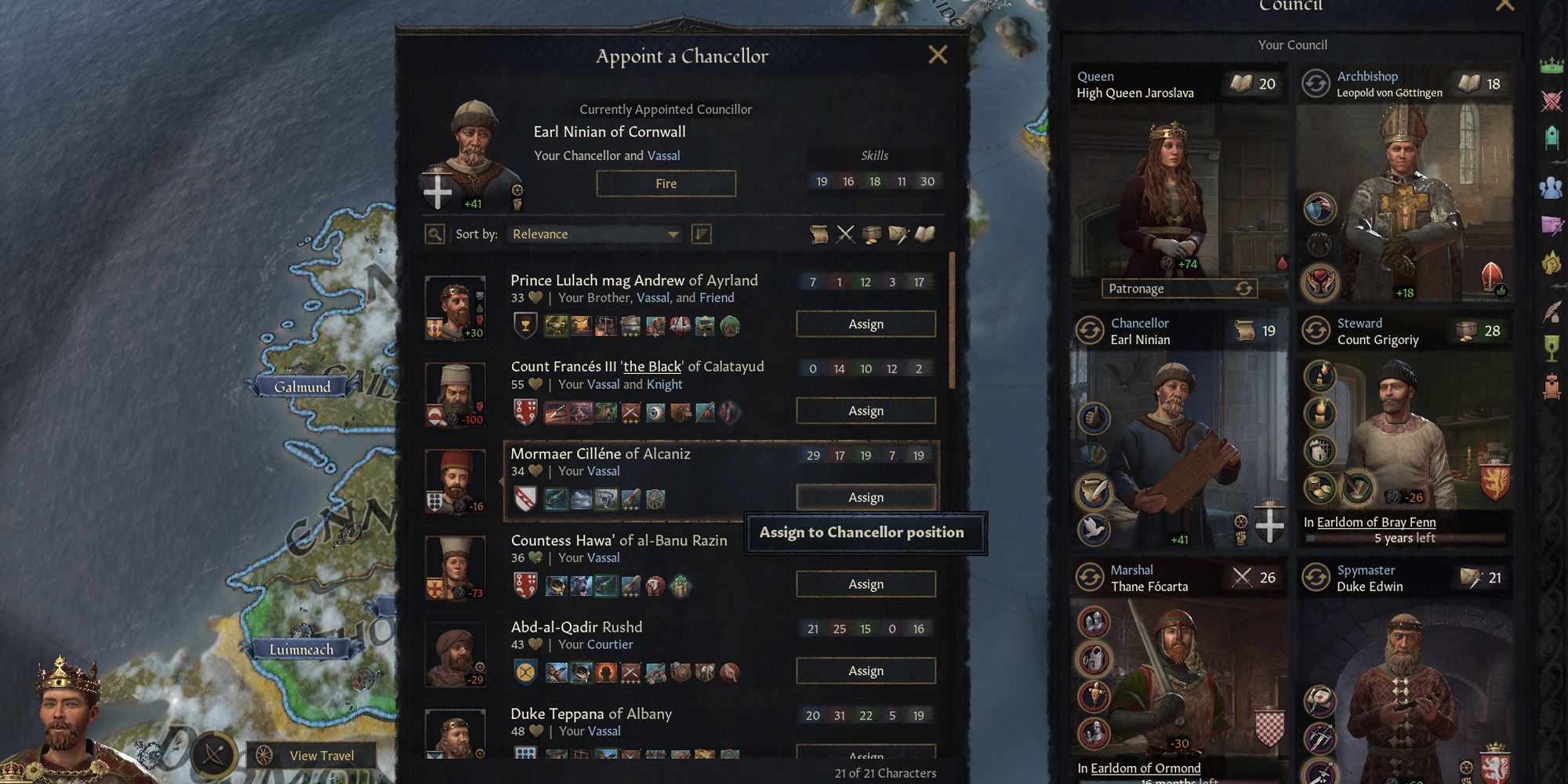
Task: Open the Council icon showing three figures
Action: point(1551,187)
